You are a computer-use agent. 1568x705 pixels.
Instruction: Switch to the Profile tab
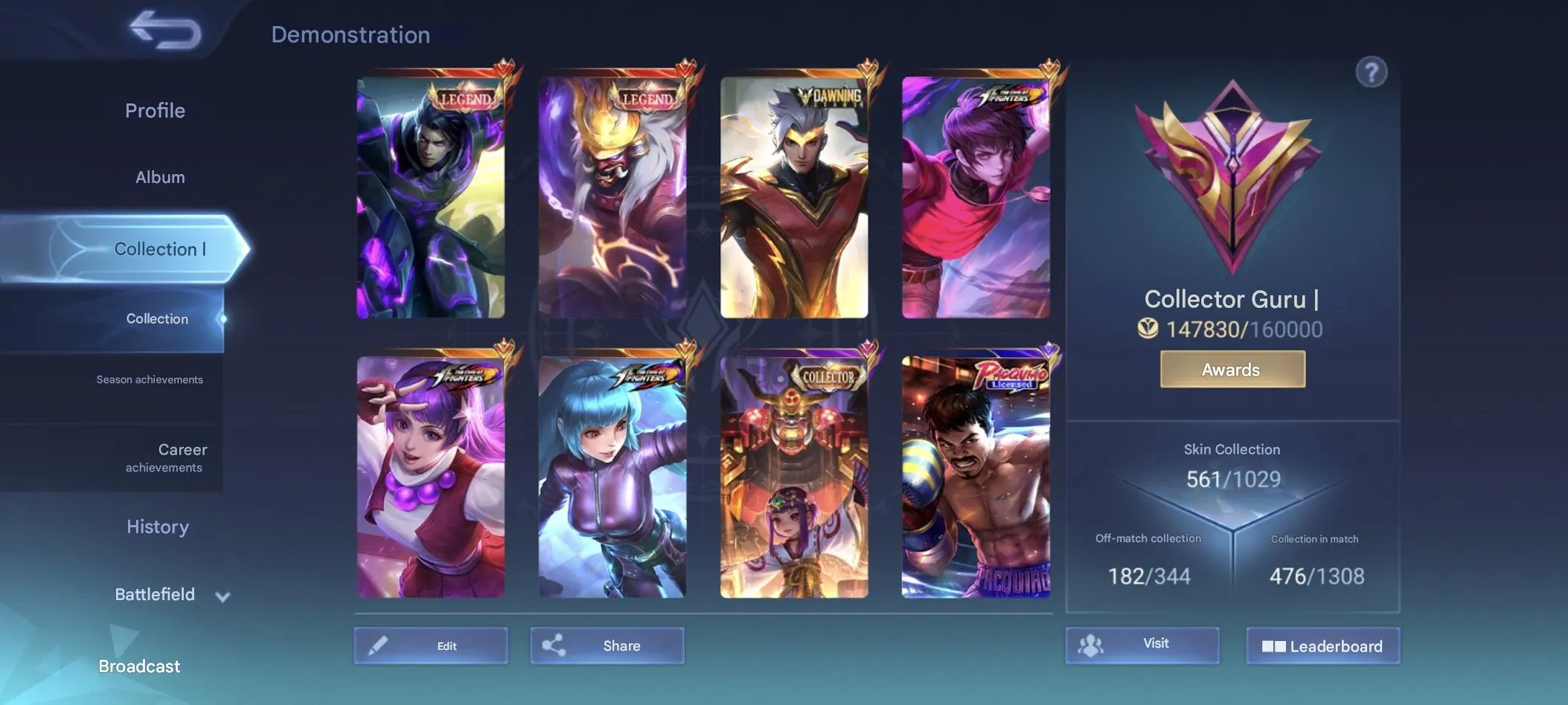point(155,110)
